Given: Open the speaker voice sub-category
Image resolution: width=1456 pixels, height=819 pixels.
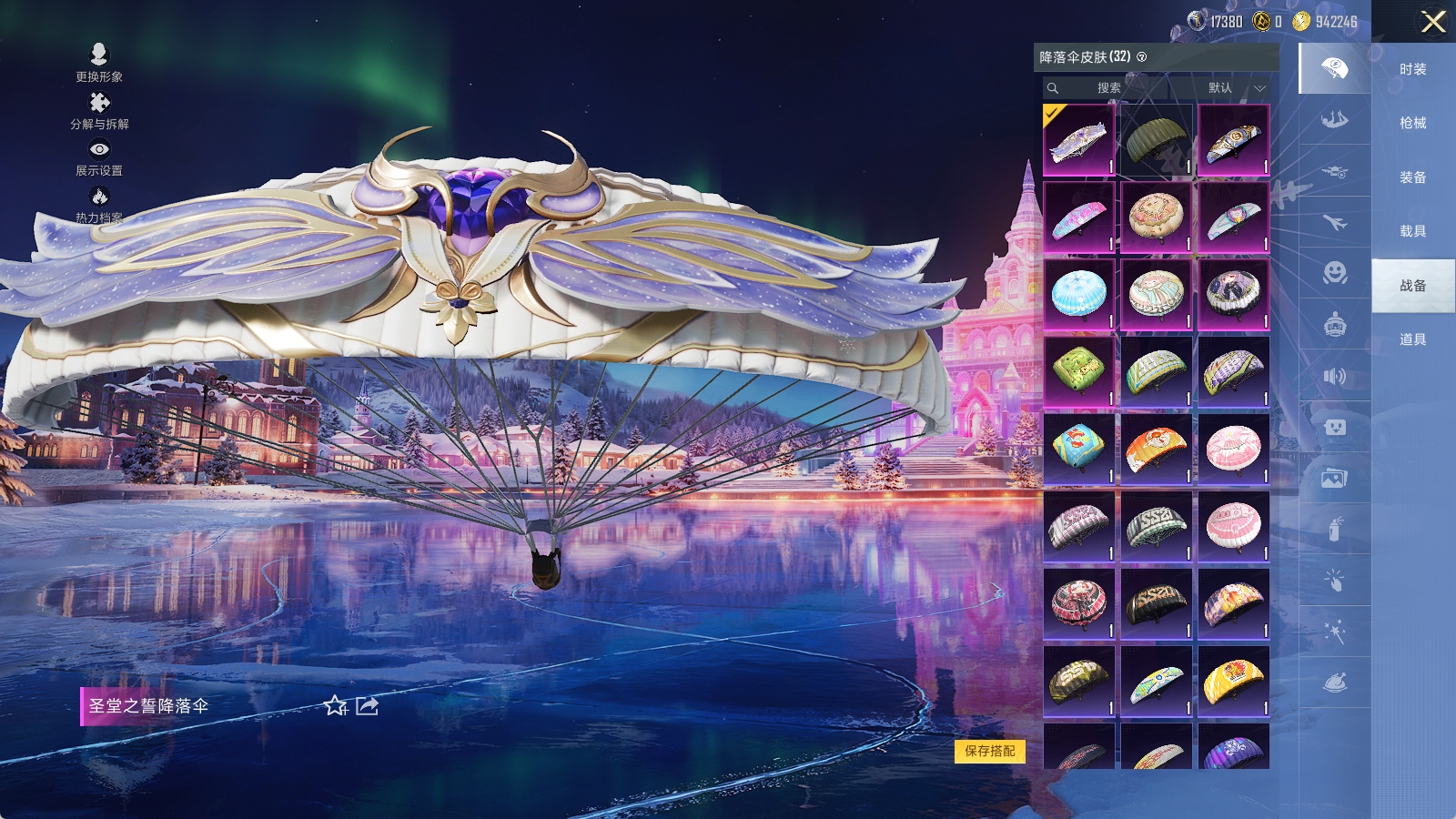Looking at the screenshot, I should [x=1334, y=376].
